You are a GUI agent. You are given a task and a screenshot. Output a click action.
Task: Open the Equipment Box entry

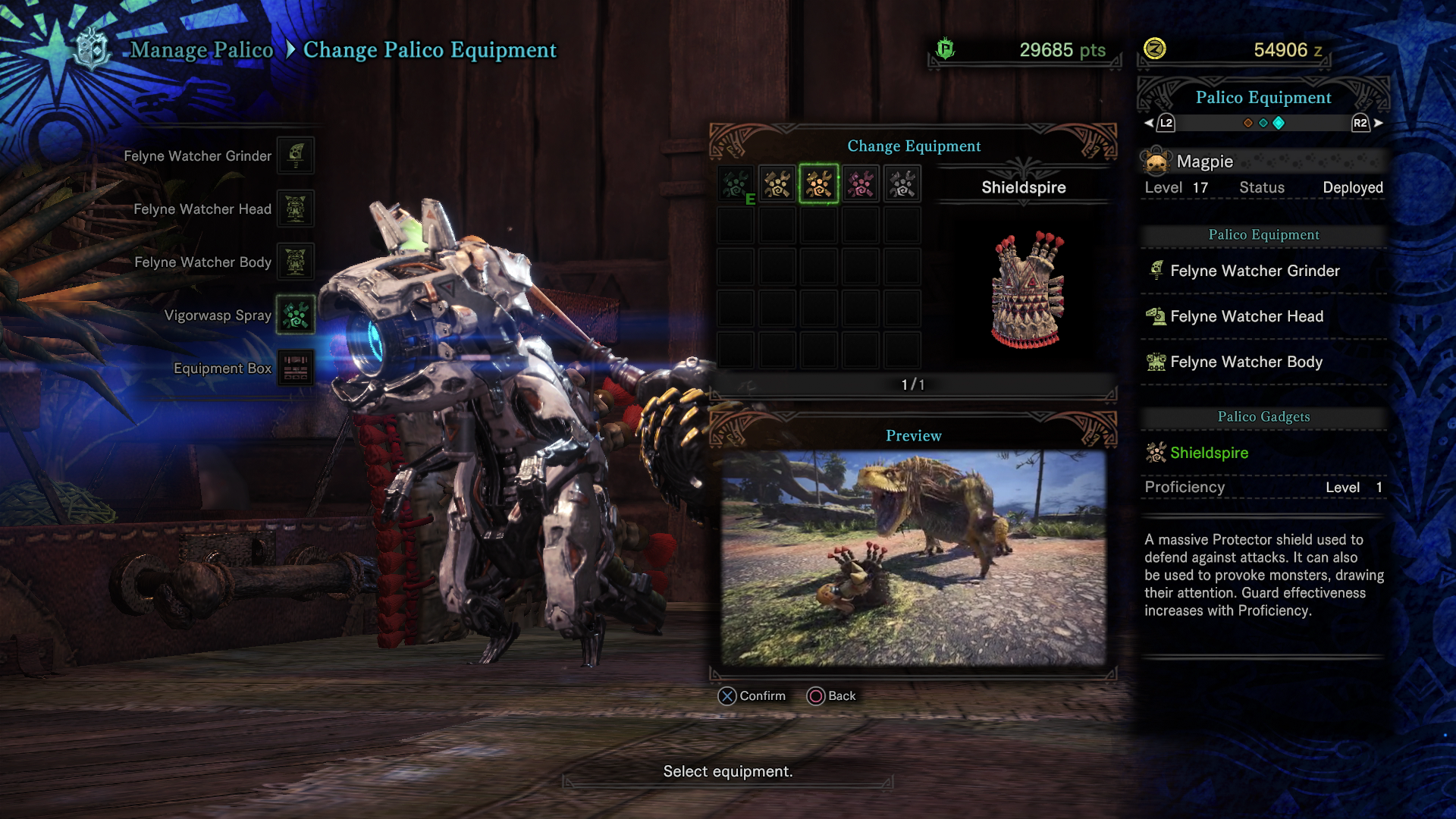point(295,368)
